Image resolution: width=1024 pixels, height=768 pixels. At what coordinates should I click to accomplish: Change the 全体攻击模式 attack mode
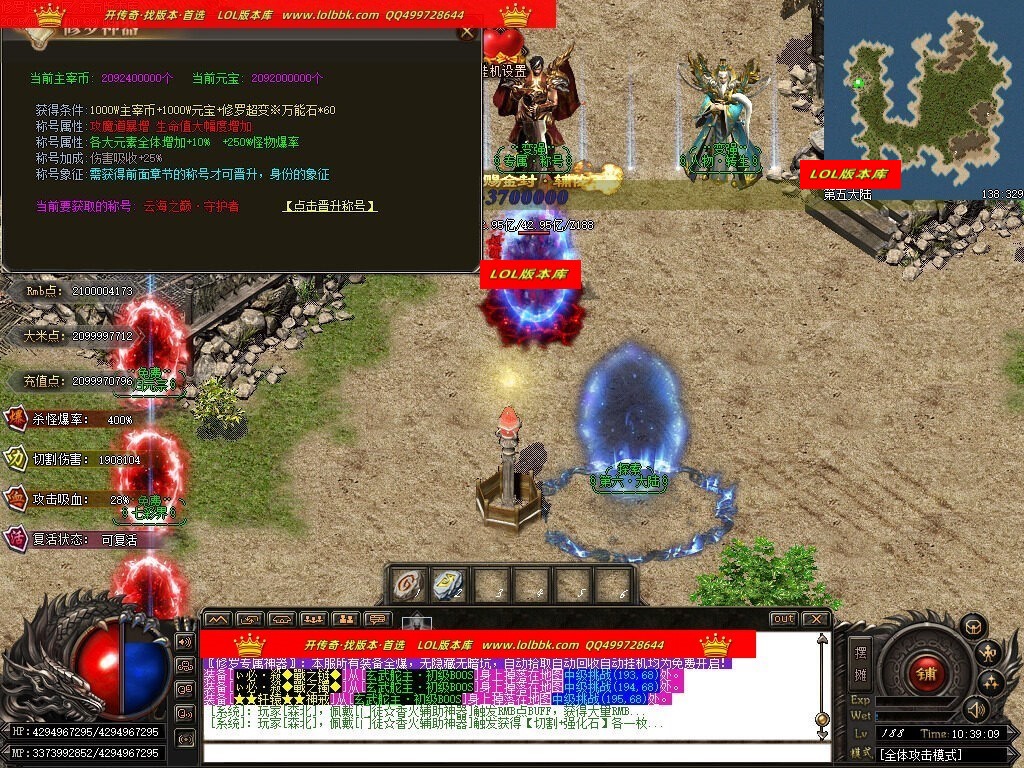point(940,754)
